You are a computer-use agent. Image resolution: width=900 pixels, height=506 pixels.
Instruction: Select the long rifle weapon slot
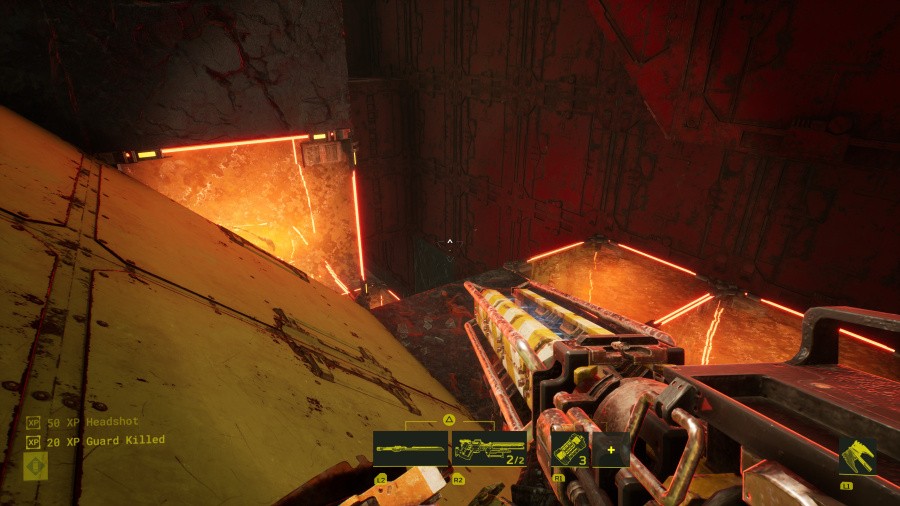(x=410, y=450)
